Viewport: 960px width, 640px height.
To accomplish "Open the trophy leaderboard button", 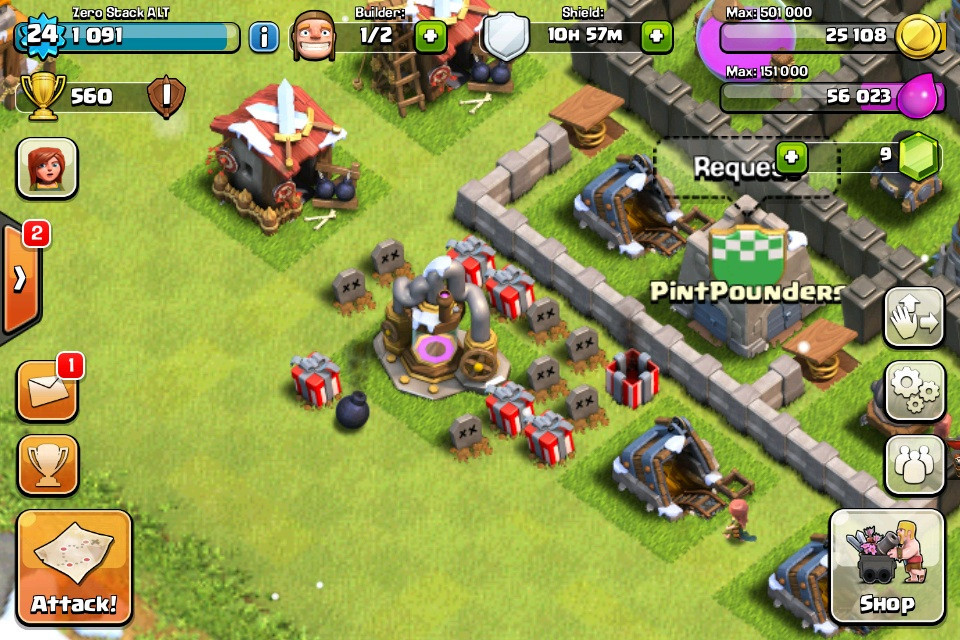I will [x=47, y=464].
